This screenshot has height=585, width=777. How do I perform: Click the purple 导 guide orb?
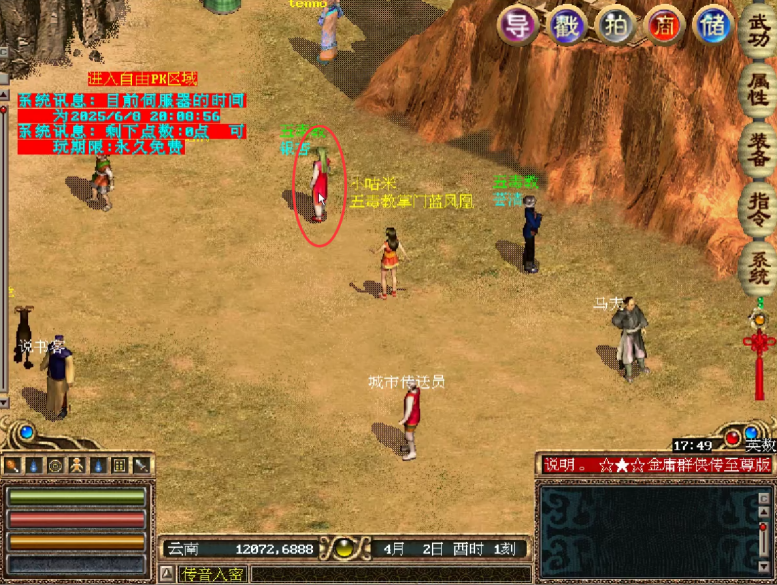(x=517, y=25)
